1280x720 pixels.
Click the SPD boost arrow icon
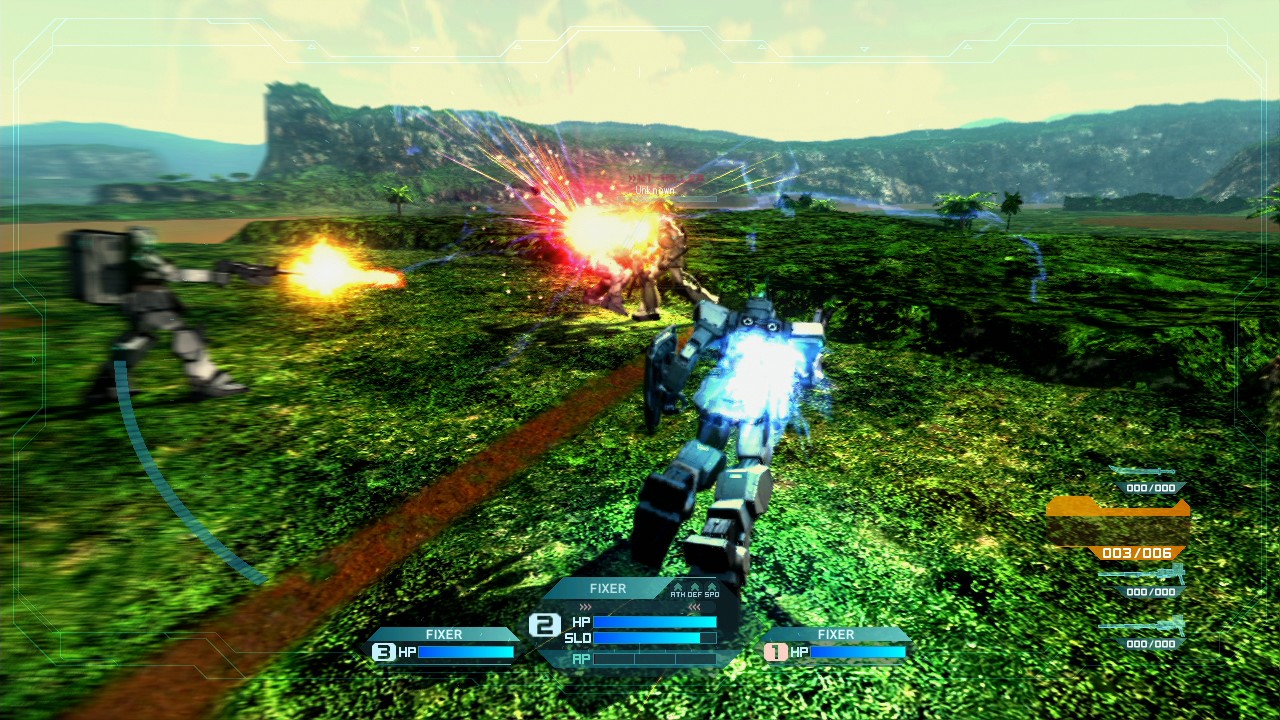(711, 587)
